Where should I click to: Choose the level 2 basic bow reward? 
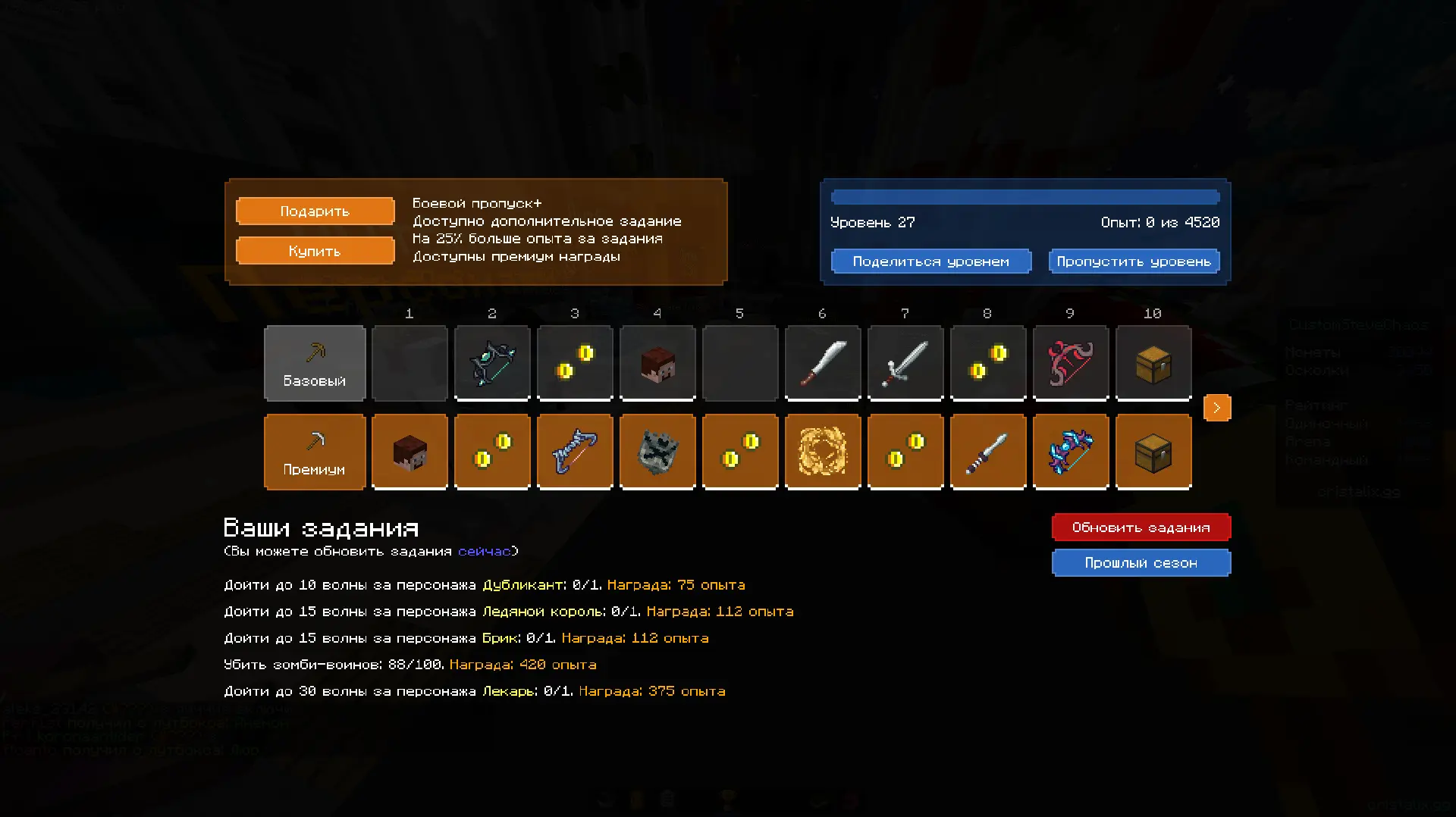492,363
